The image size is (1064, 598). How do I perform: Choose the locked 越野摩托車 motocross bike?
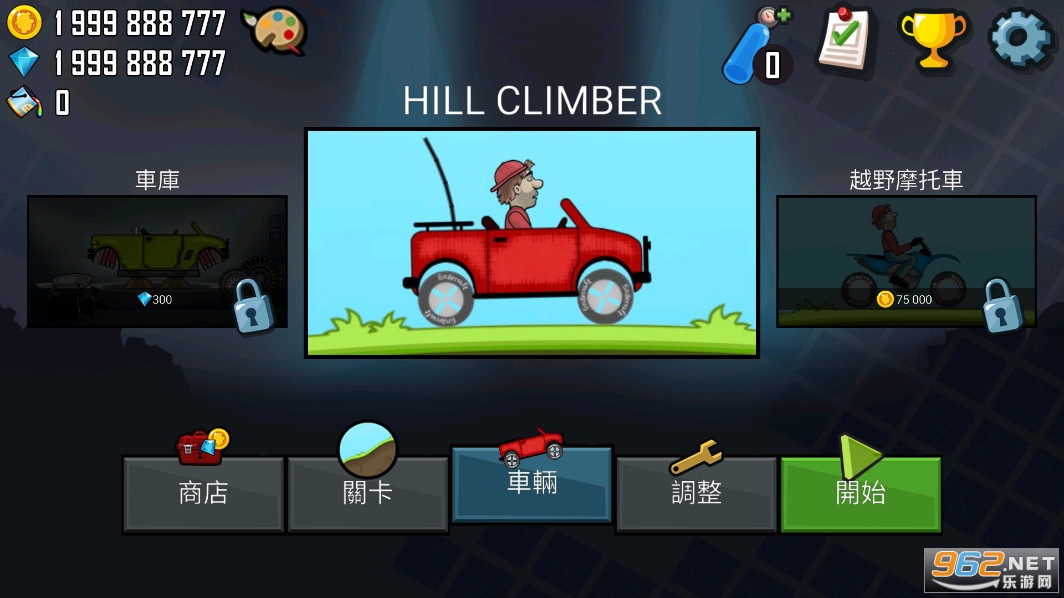click(906, 261)
